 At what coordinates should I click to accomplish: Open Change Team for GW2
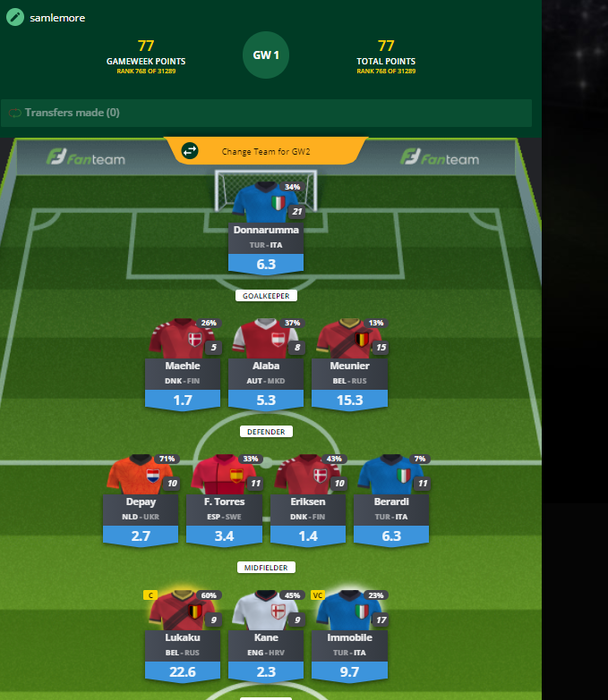point(267,152)
